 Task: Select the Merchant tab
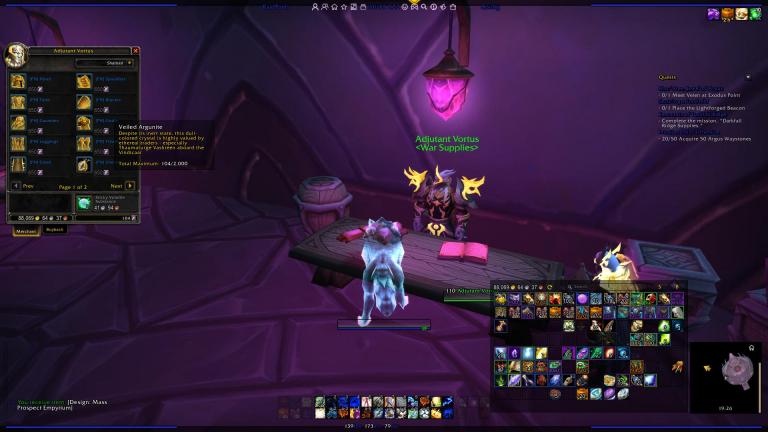pos(25,229)
